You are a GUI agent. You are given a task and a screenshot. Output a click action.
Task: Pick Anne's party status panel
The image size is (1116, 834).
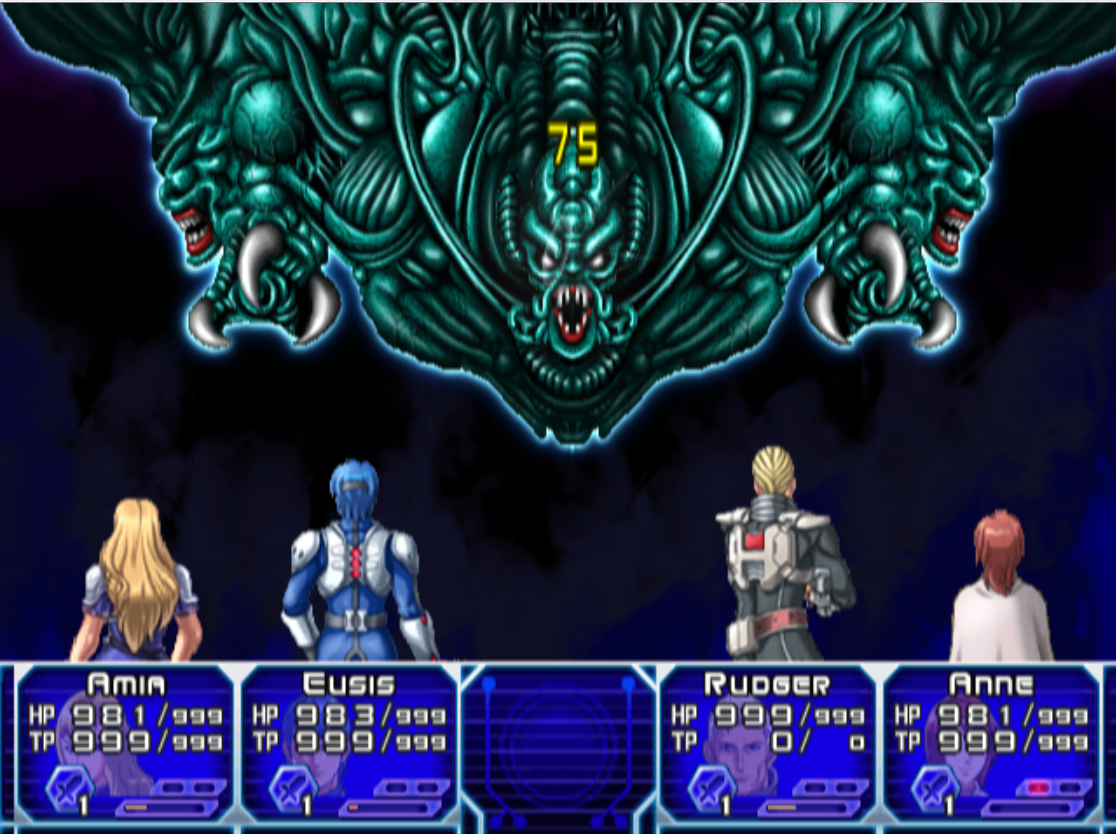(x=990, y=742)
